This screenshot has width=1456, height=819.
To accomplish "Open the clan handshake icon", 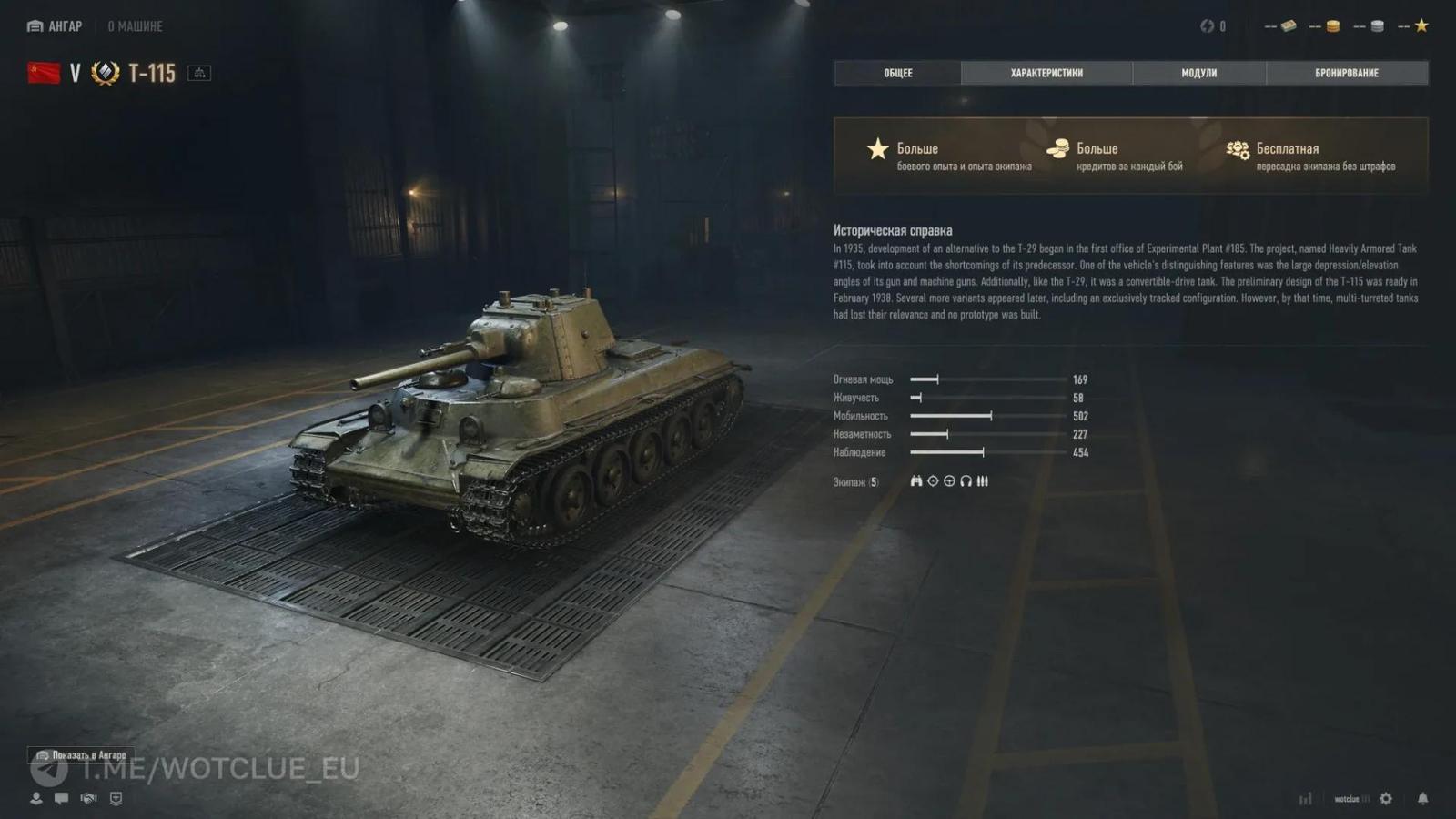I will tap(89, 799).
